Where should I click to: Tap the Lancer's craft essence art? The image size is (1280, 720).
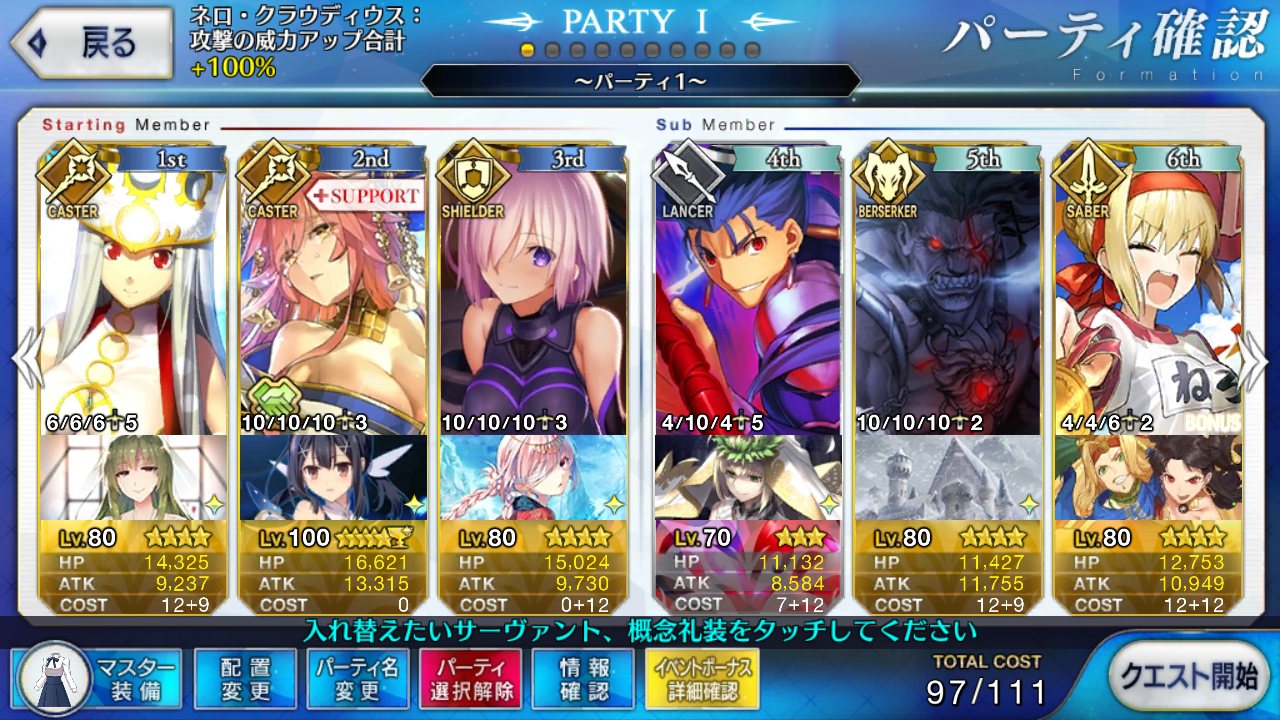(748, 477)
